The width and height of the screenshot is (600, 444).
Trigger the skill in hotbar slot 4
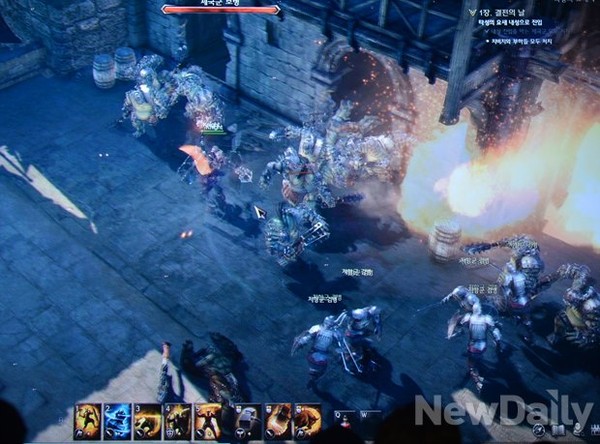click(x=177, y=419)
